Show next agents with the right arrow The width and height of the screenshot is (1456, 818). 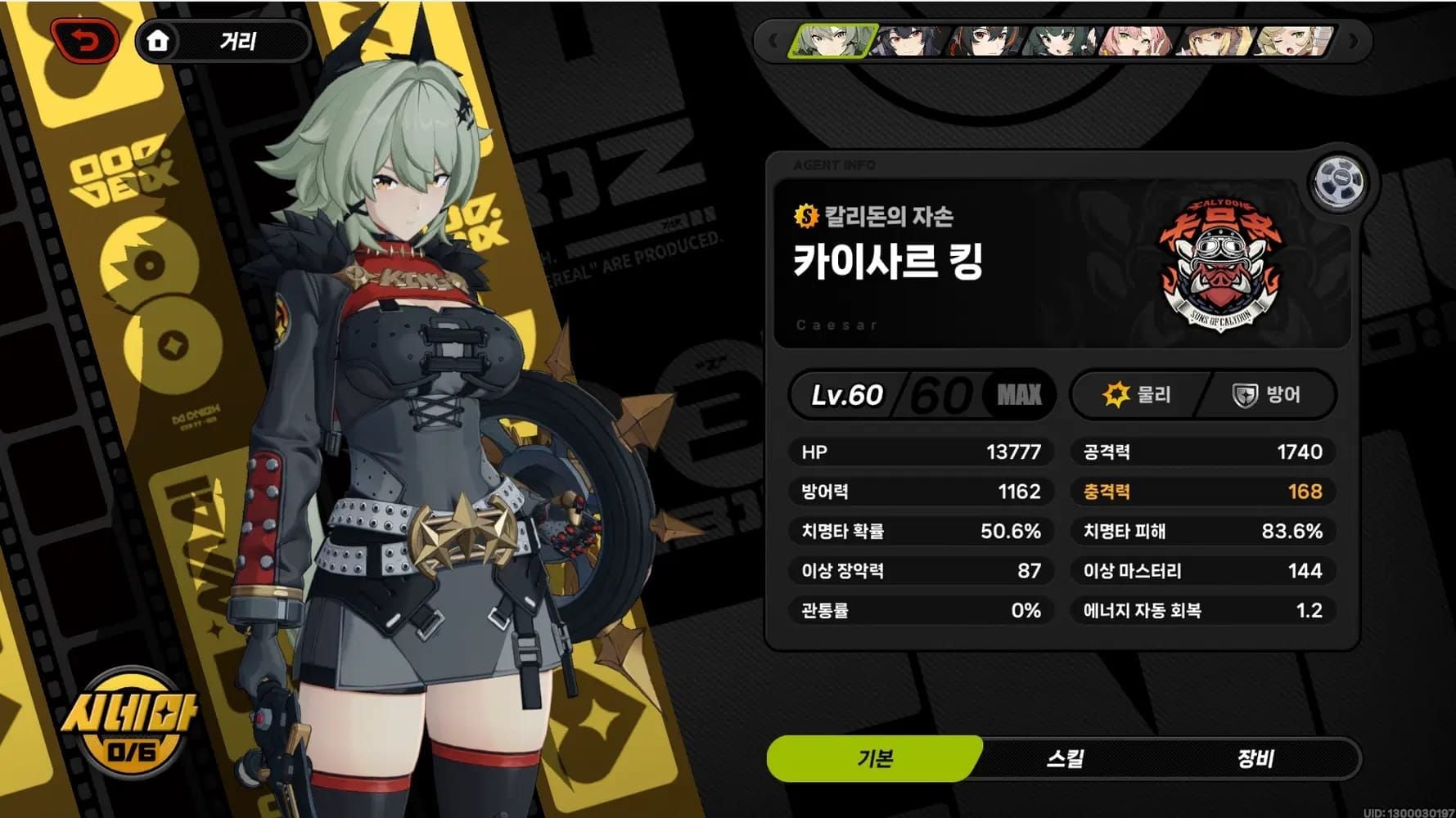[1354, 40]
